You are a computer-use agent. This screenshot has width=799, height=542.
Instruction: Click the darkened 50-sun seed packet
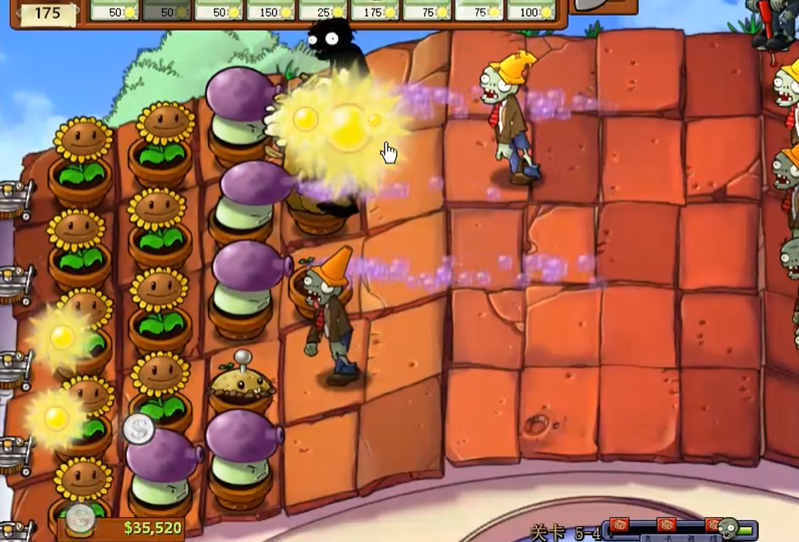tap(167, 10)
